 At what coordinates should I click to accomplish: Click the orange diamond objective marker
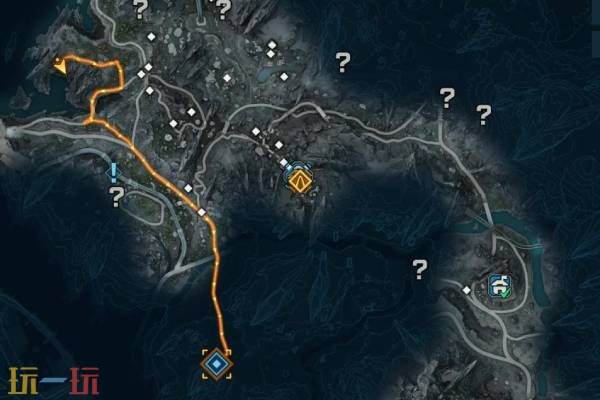(x=299, y=181)
